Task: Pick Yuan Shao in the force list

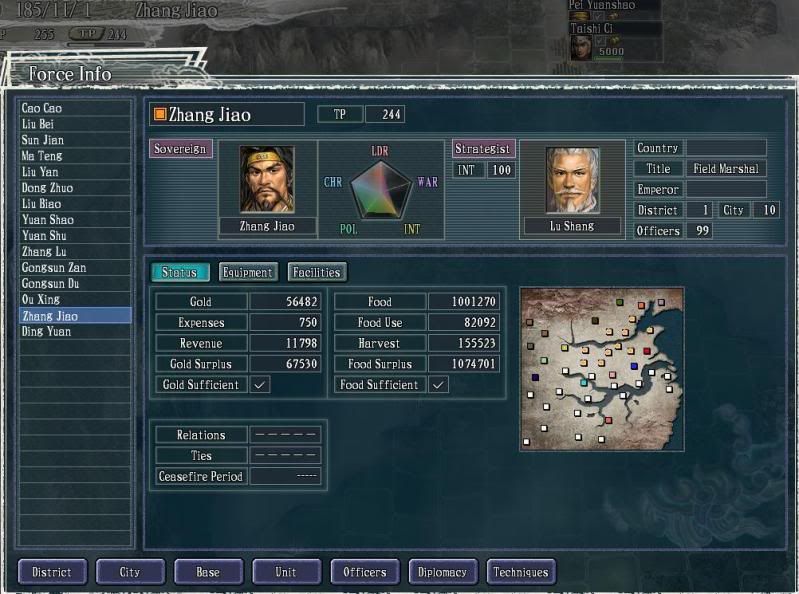Action: (x=75, y=220)
